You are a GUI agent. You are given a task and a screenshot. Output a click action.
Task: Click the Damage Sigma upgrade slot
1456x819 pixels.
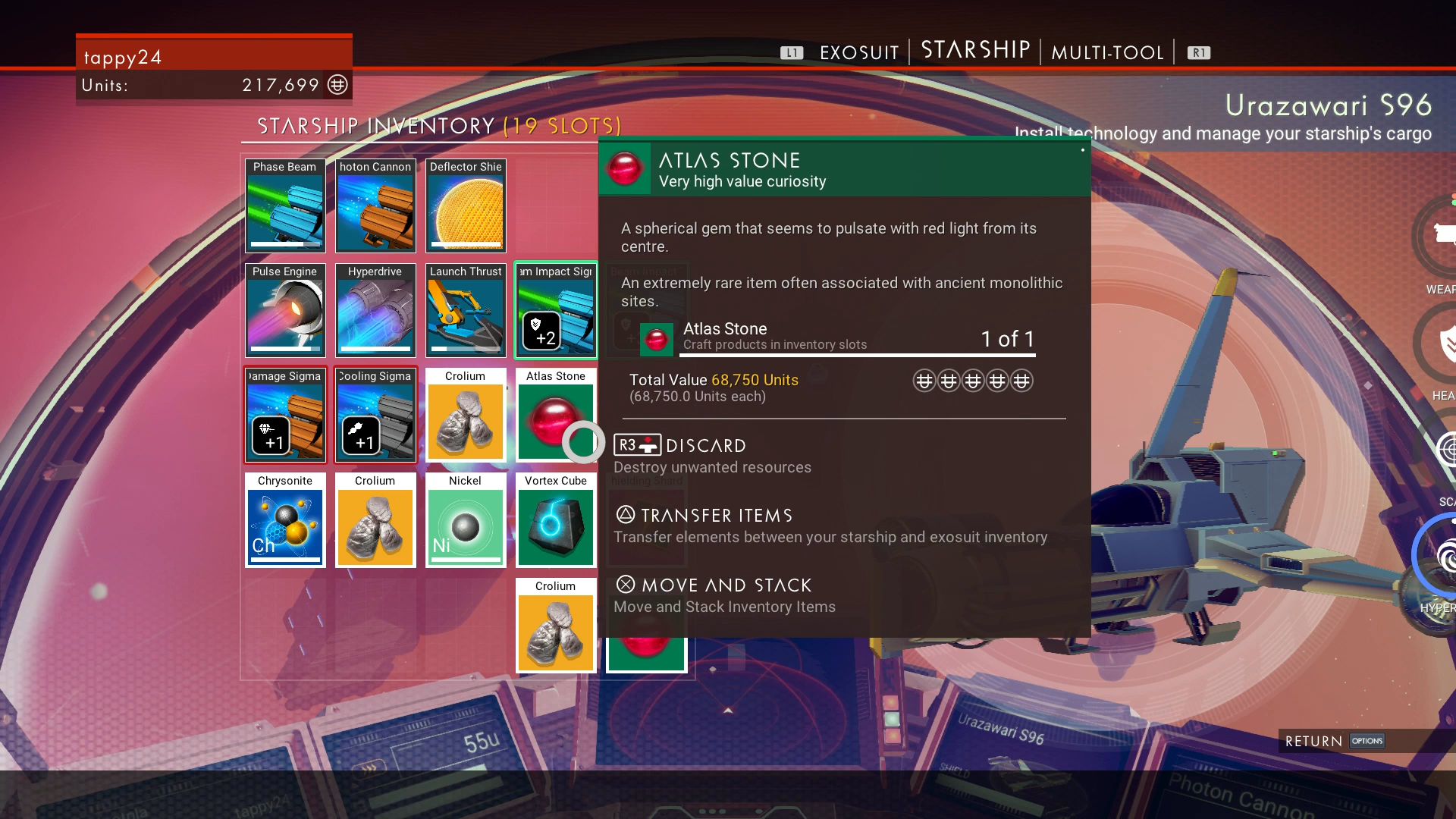pyautogui.click(x=285, y=415)
